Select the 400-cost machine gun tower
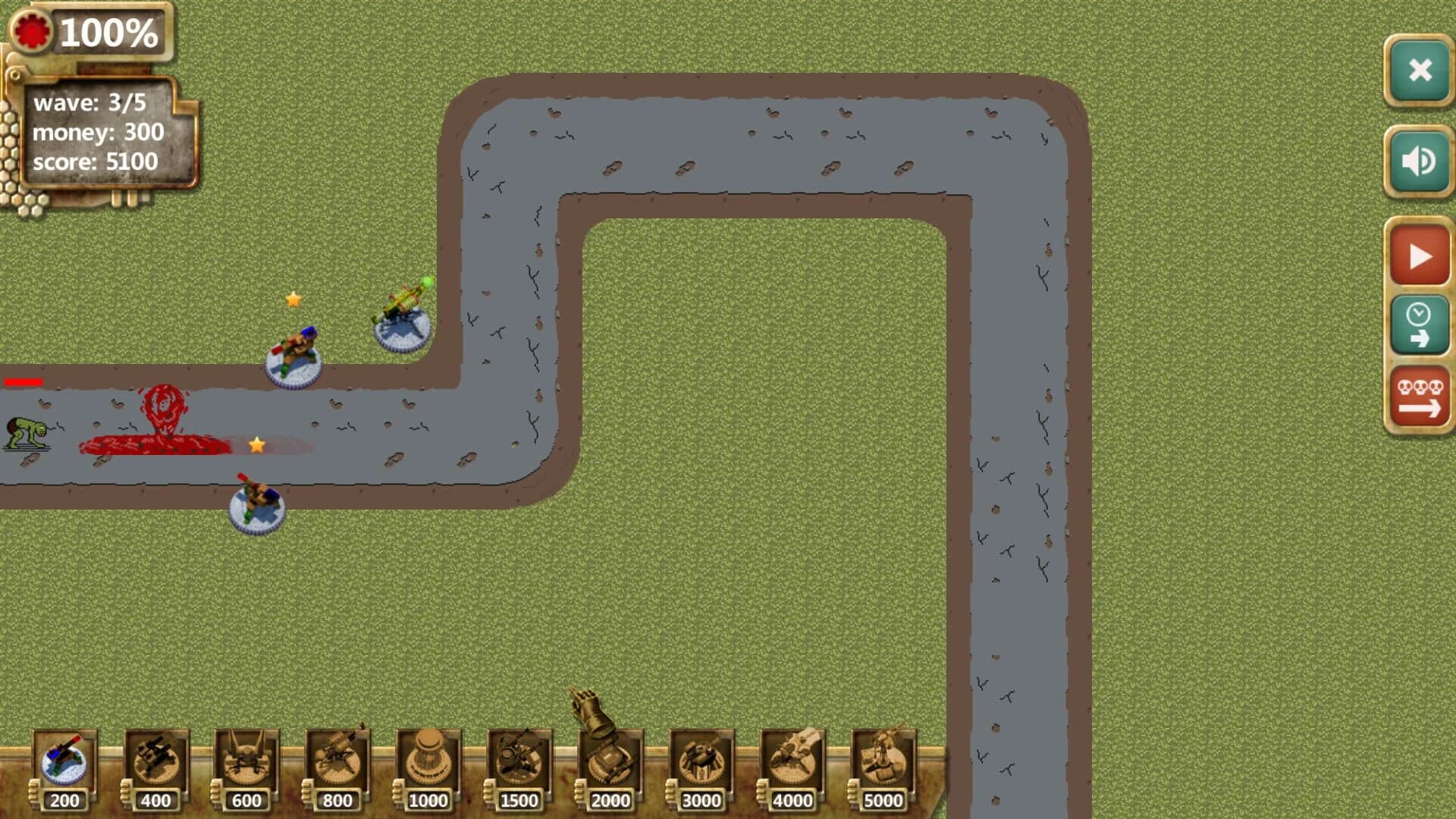The image size is (1456, 819). pyautogui.click(x=155, y=762)
